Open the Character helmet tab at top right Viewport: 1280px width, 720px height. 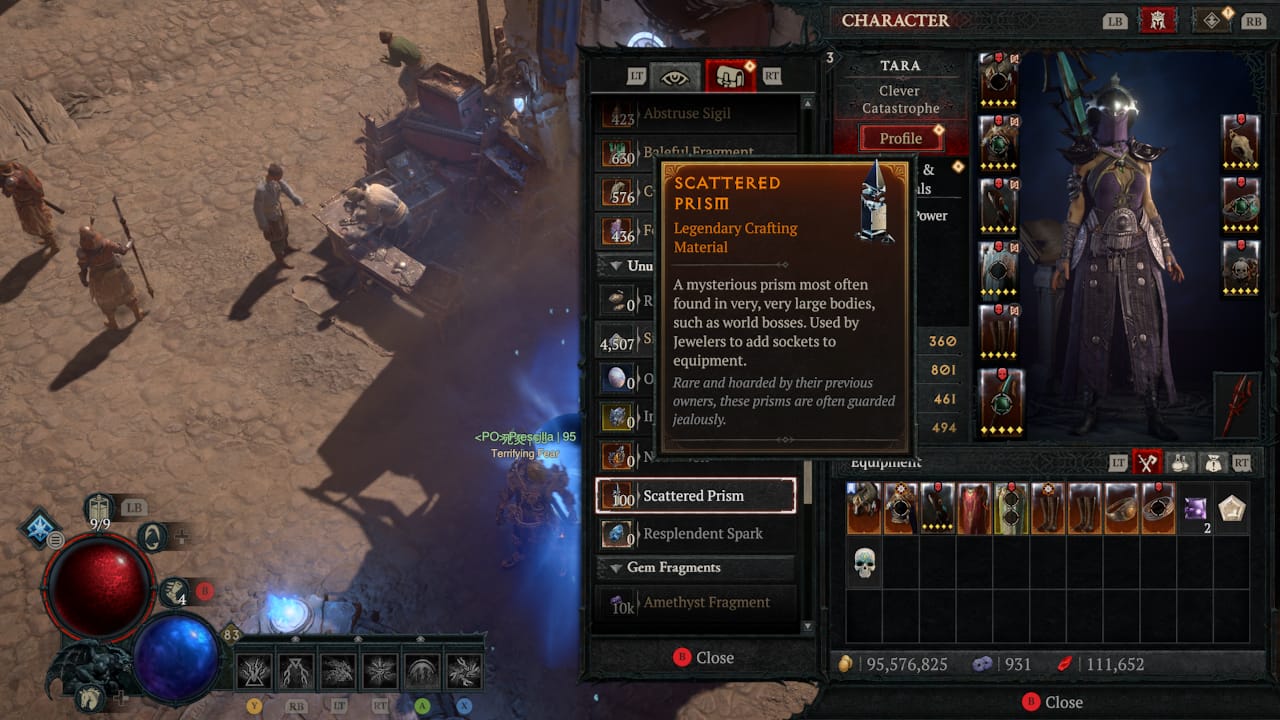1158,20
